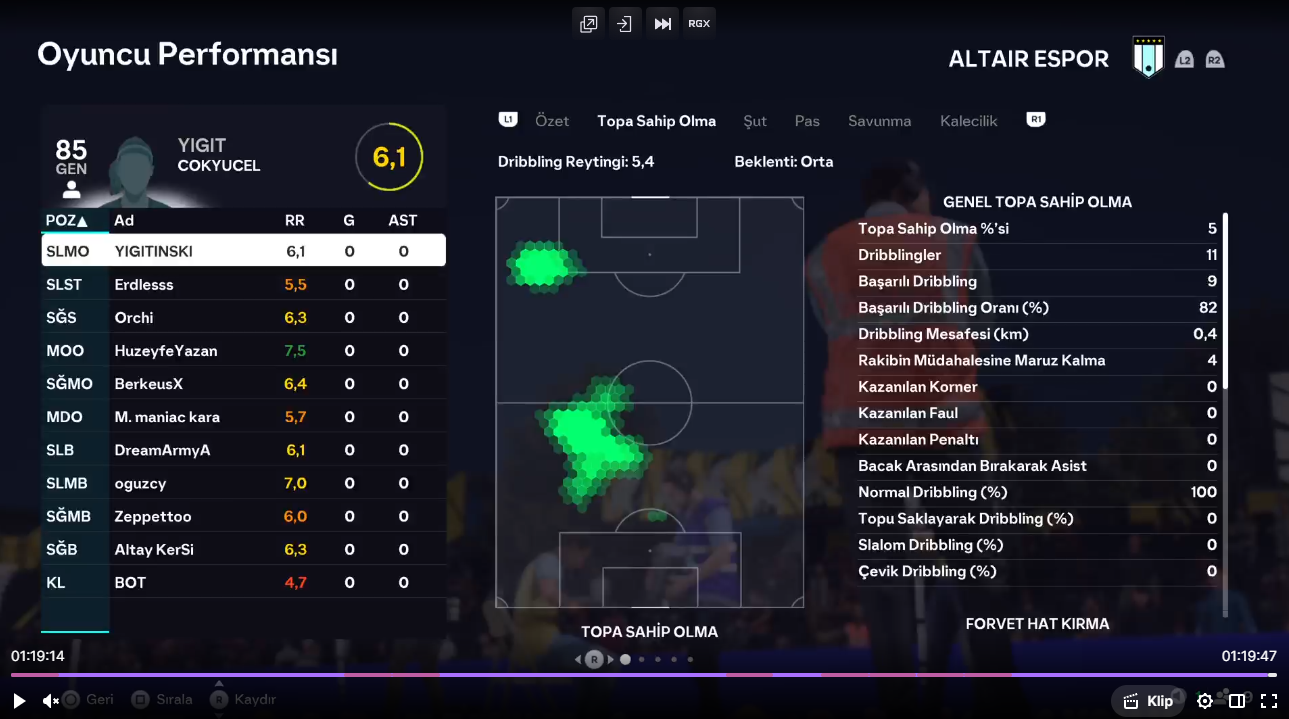Viewport: 1289px width, 719px height.
Task: Open the Kalecilik tab
Action: pos(968,121)
